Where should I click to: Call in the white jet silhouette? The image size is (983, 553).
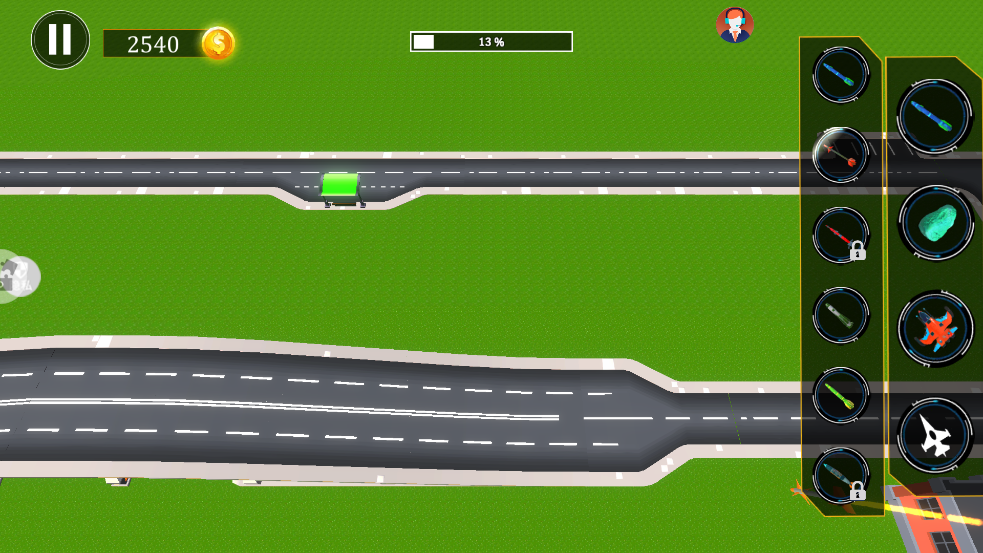click(935, 436)
